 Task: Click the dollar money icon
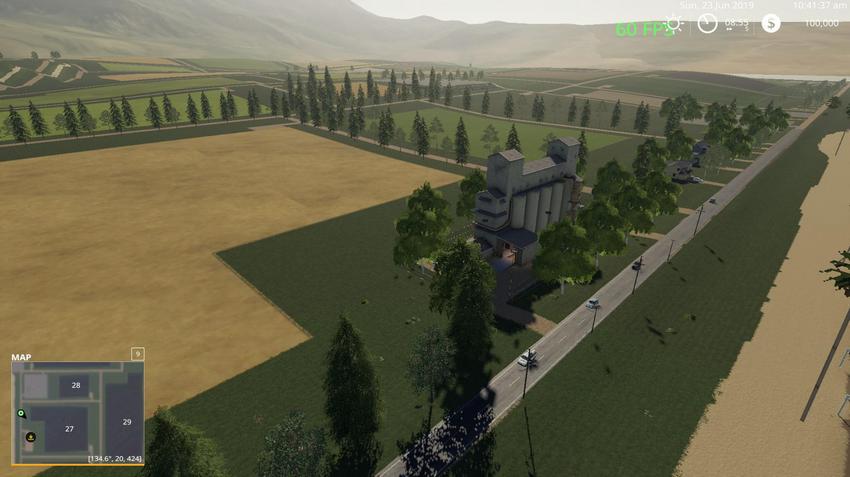tap(770, 23)
